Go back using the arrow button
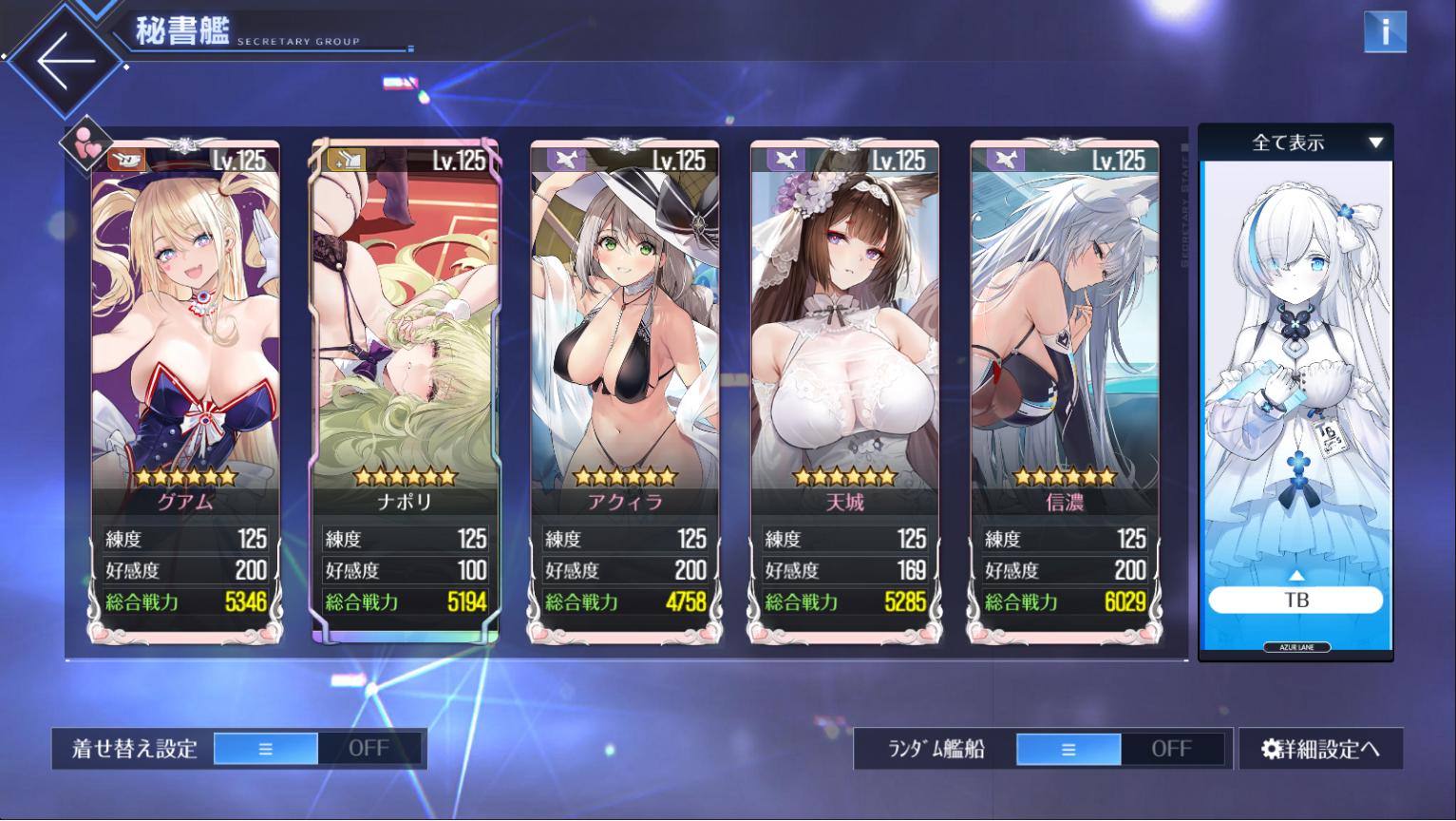The width and height of the screenshot is (1456, 821). point(65,61)
